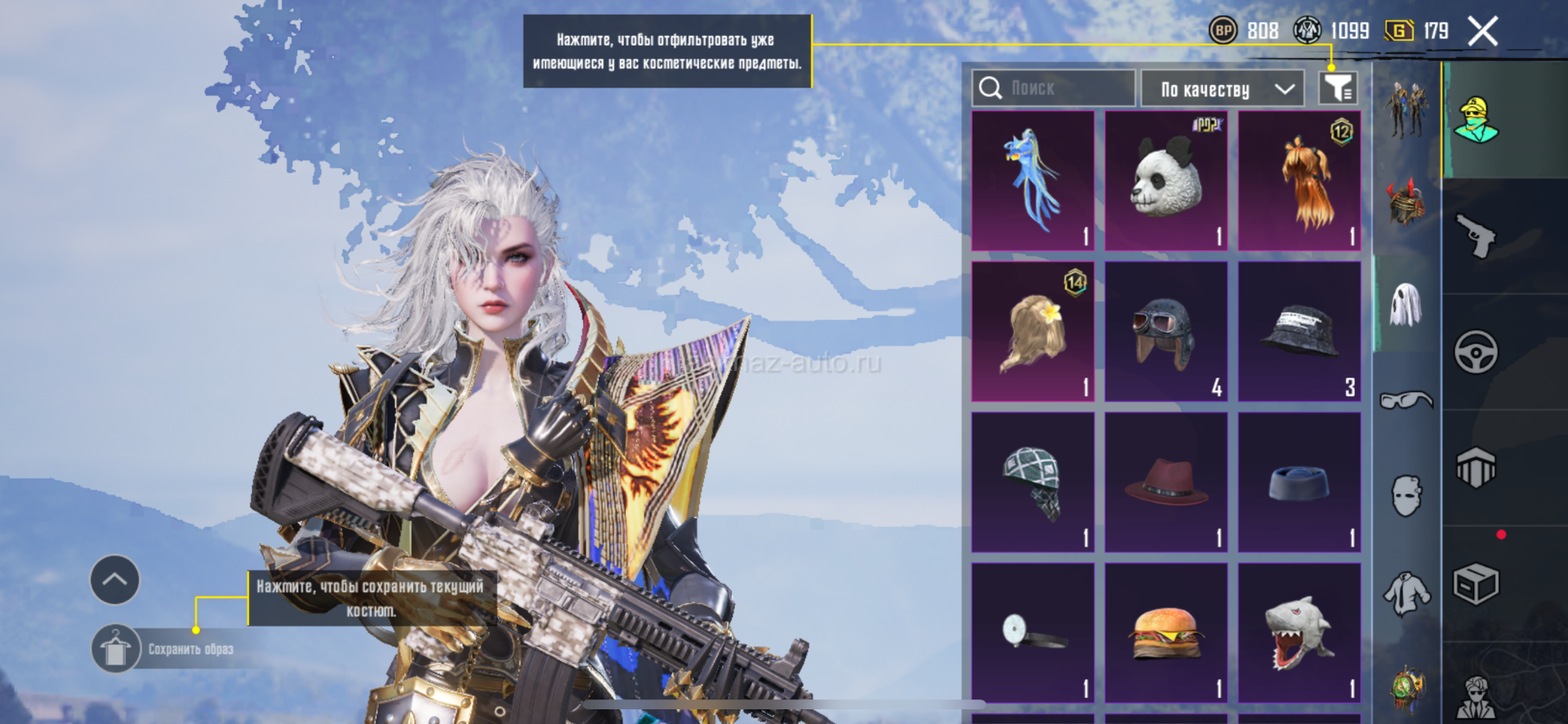Select blonde hair with yellow flower
1568x724 pixels.
(1033, 331)
